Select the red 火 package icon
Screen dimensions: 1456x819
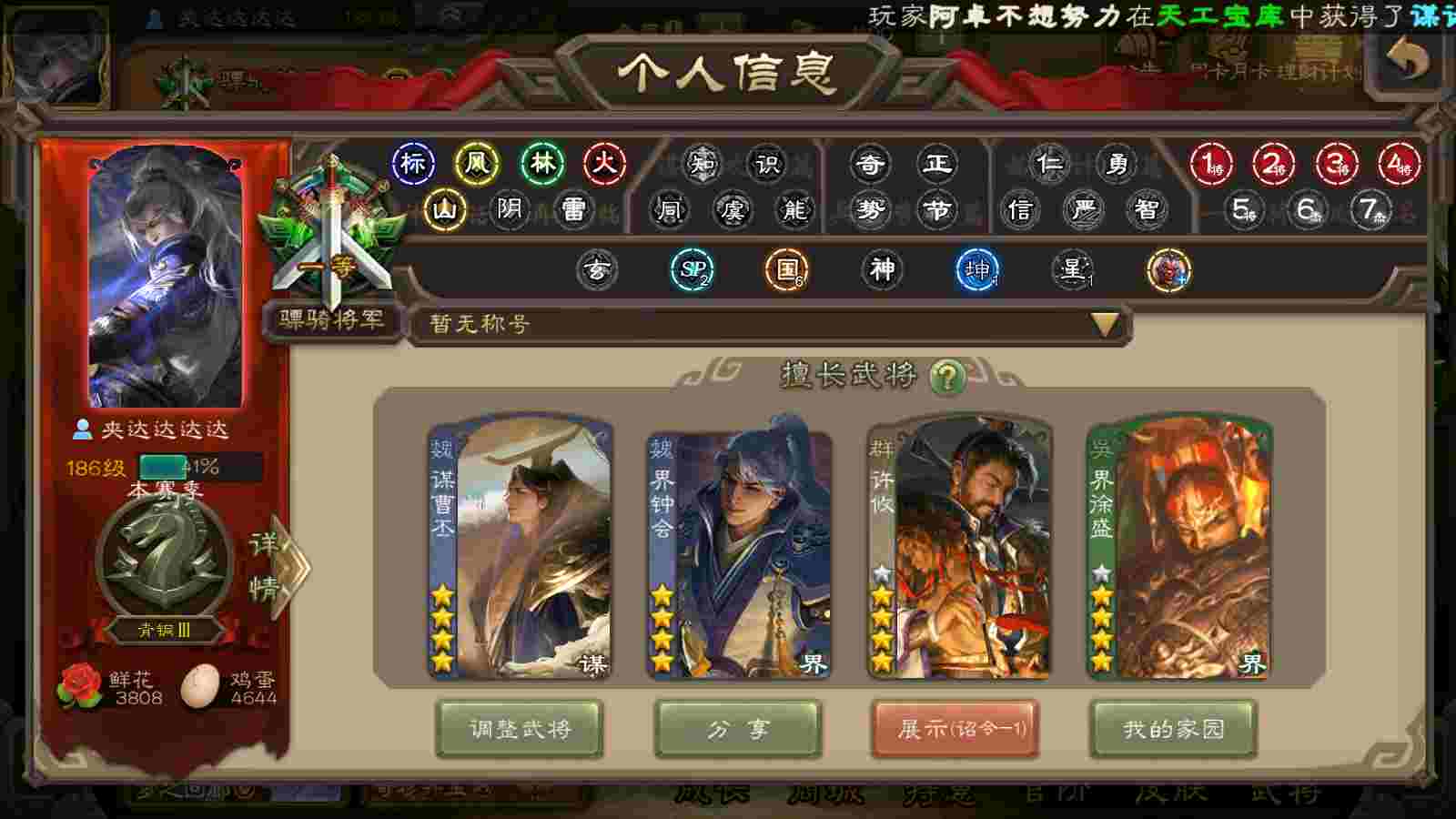[x=604, y=164]
